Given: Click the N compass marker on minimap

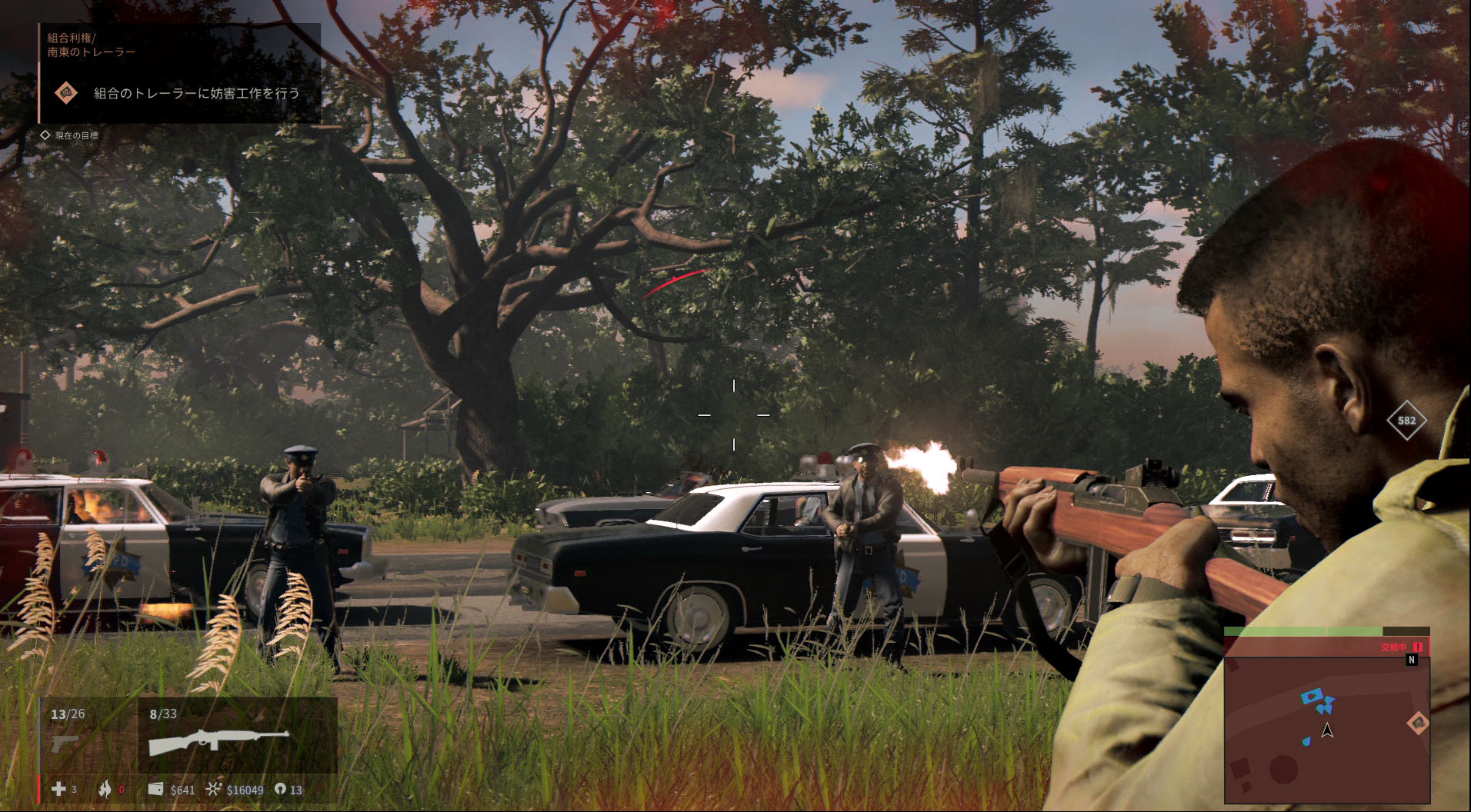Looking at the screenshot, I should (1411, 661).
